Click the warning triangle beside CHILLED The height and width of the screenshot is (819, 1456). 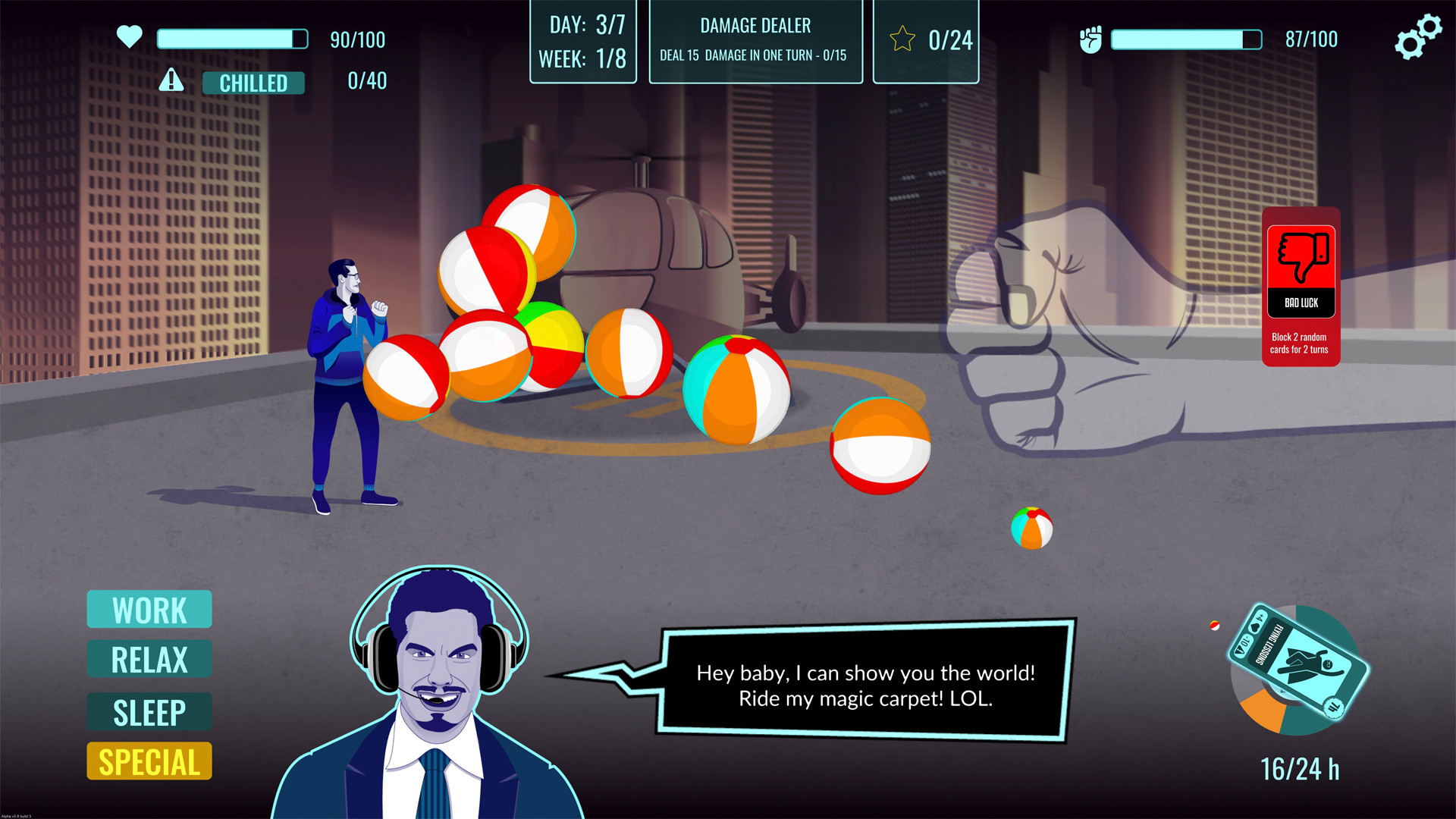tap(171, 80)
